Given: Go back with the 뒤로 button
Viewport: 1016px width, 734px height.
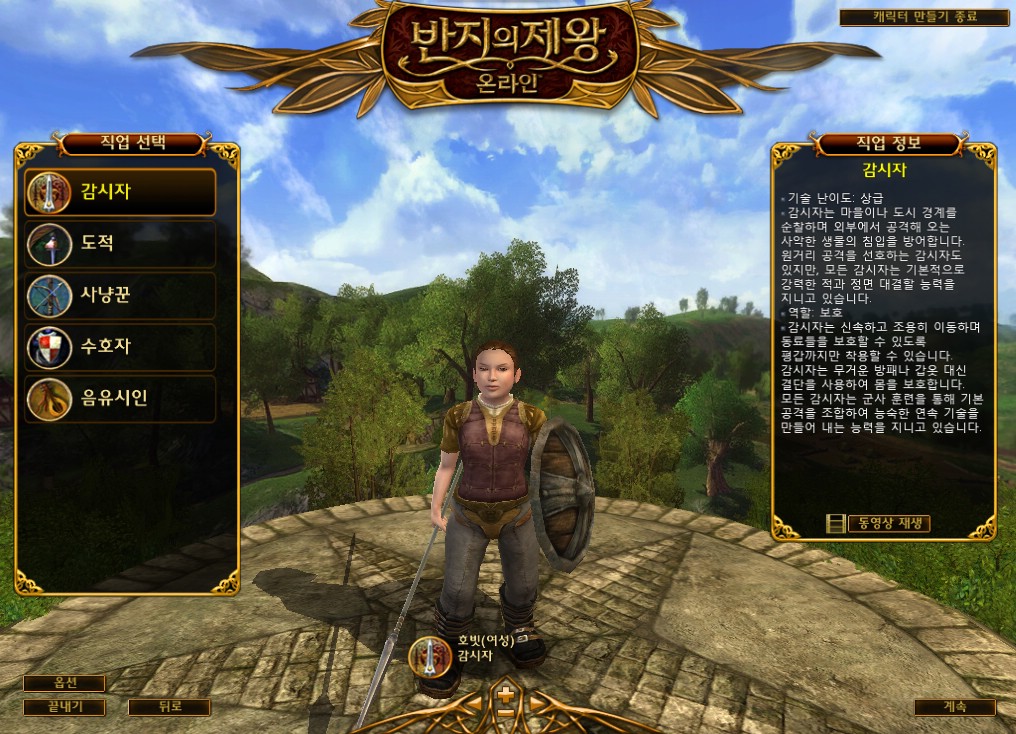Looking at the screenshot, I should click(x=169, y=706).
